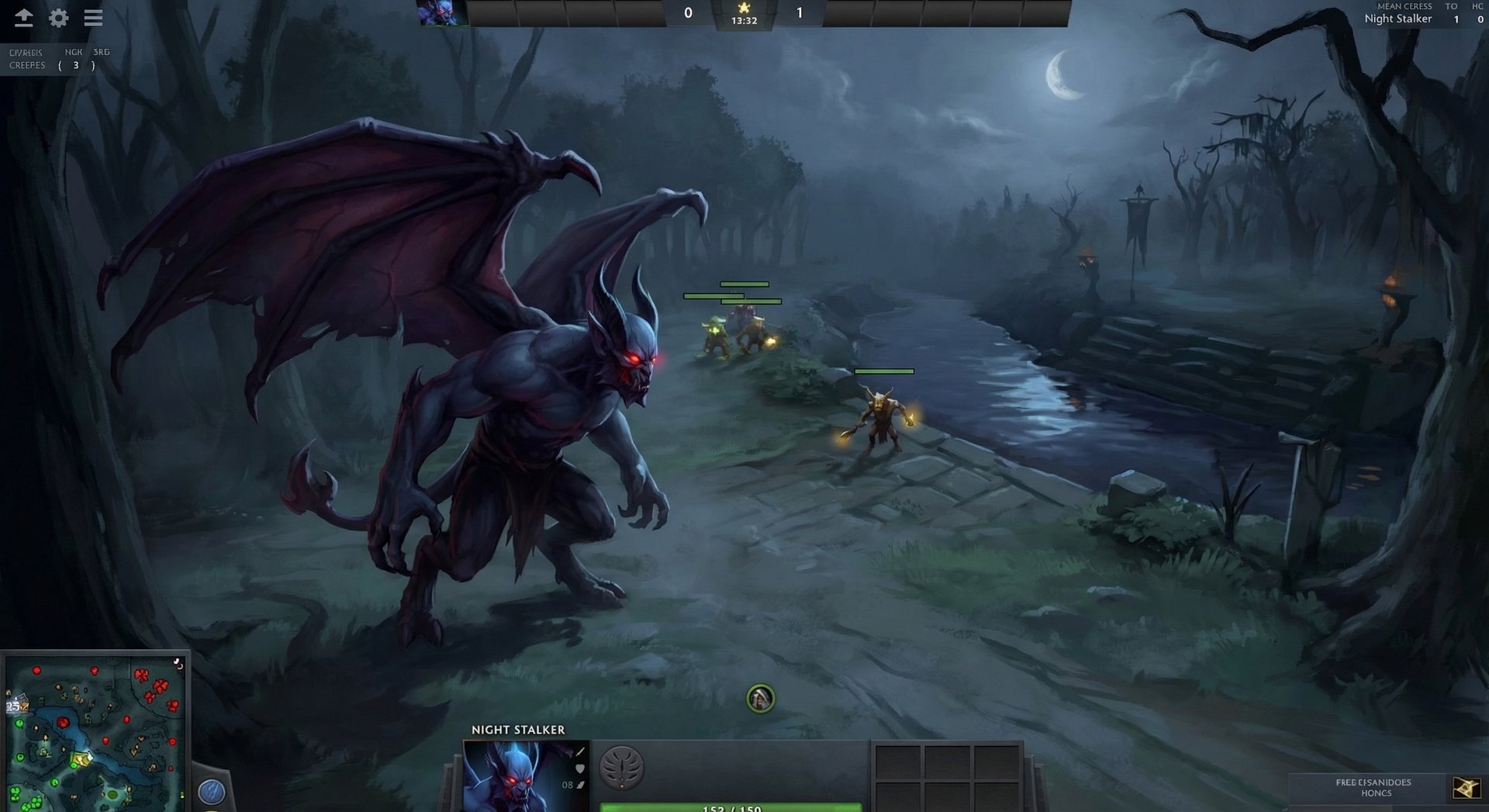Click the circular item icon above the ability bar
This screenshot has height=812, width=1489.
760,696
